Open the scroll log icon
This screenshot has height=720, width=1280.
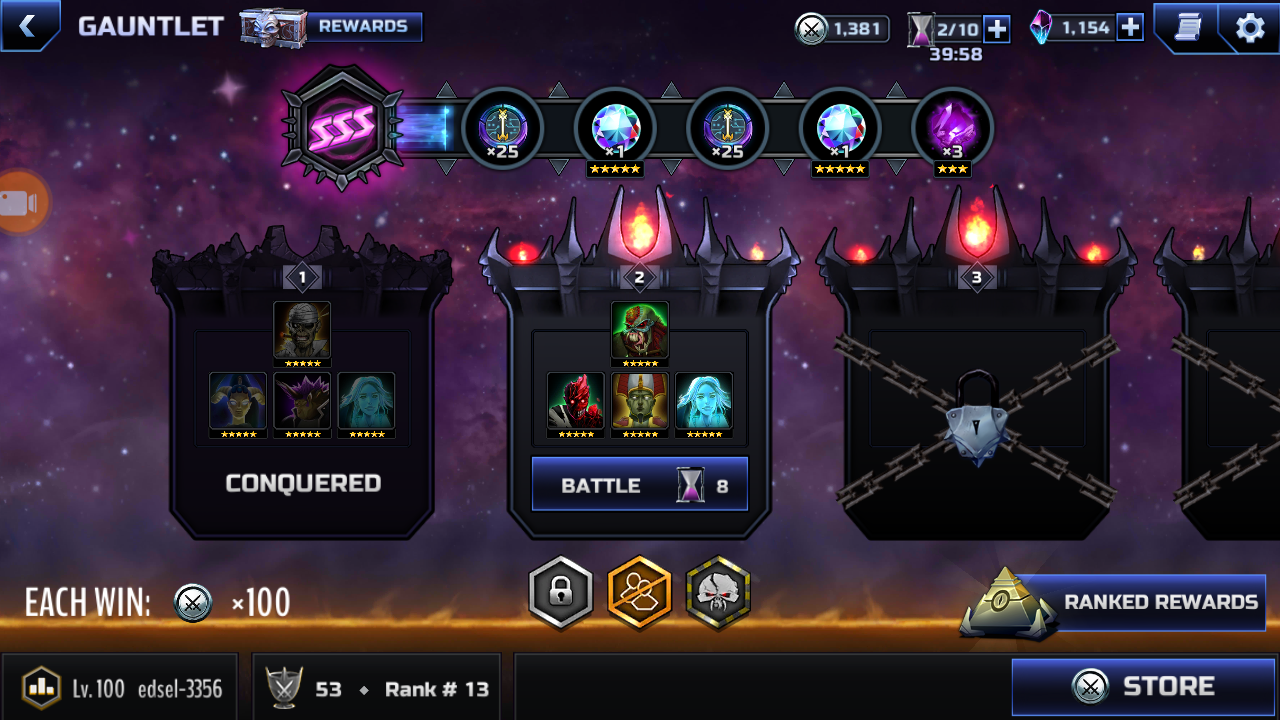tap(1187, 27)
